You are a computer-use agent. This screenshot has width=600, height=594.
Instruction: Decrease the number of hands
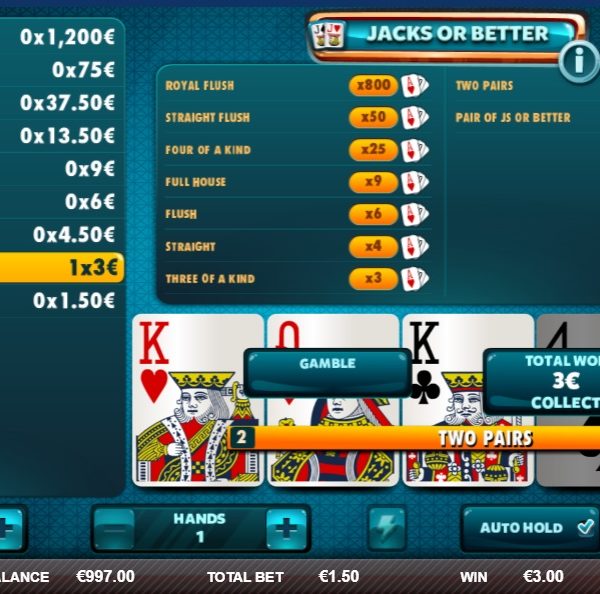tap(113, 528)
